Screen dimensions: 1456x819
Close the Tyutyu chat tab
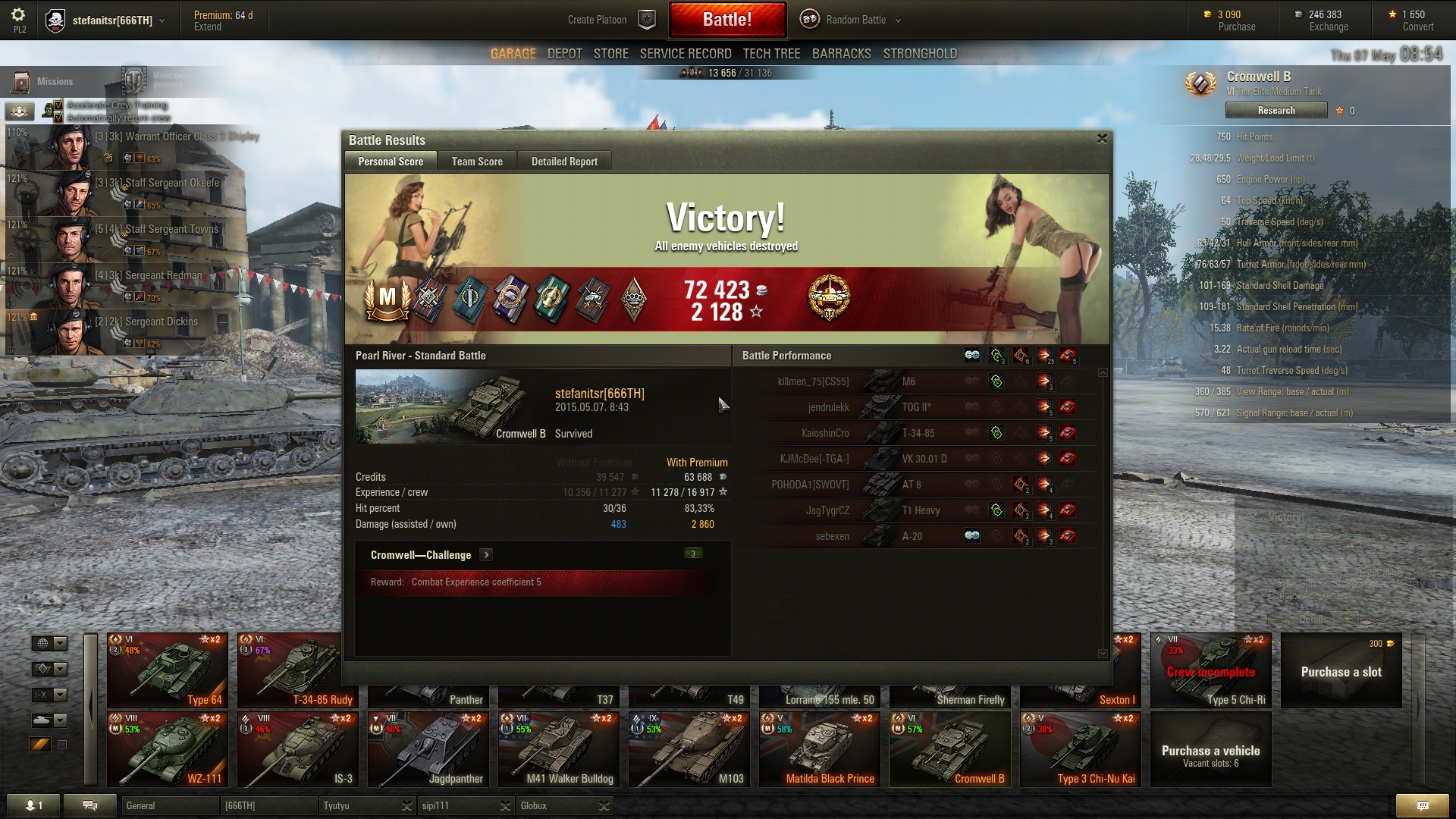click(406, 805)
